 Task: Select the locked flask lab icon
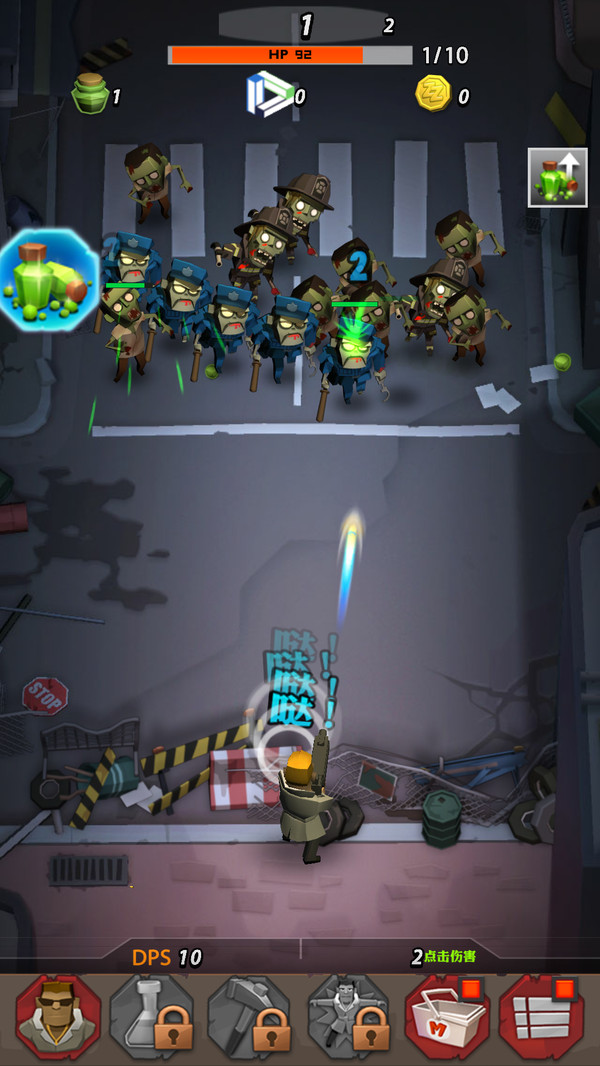click(155, 1017)
